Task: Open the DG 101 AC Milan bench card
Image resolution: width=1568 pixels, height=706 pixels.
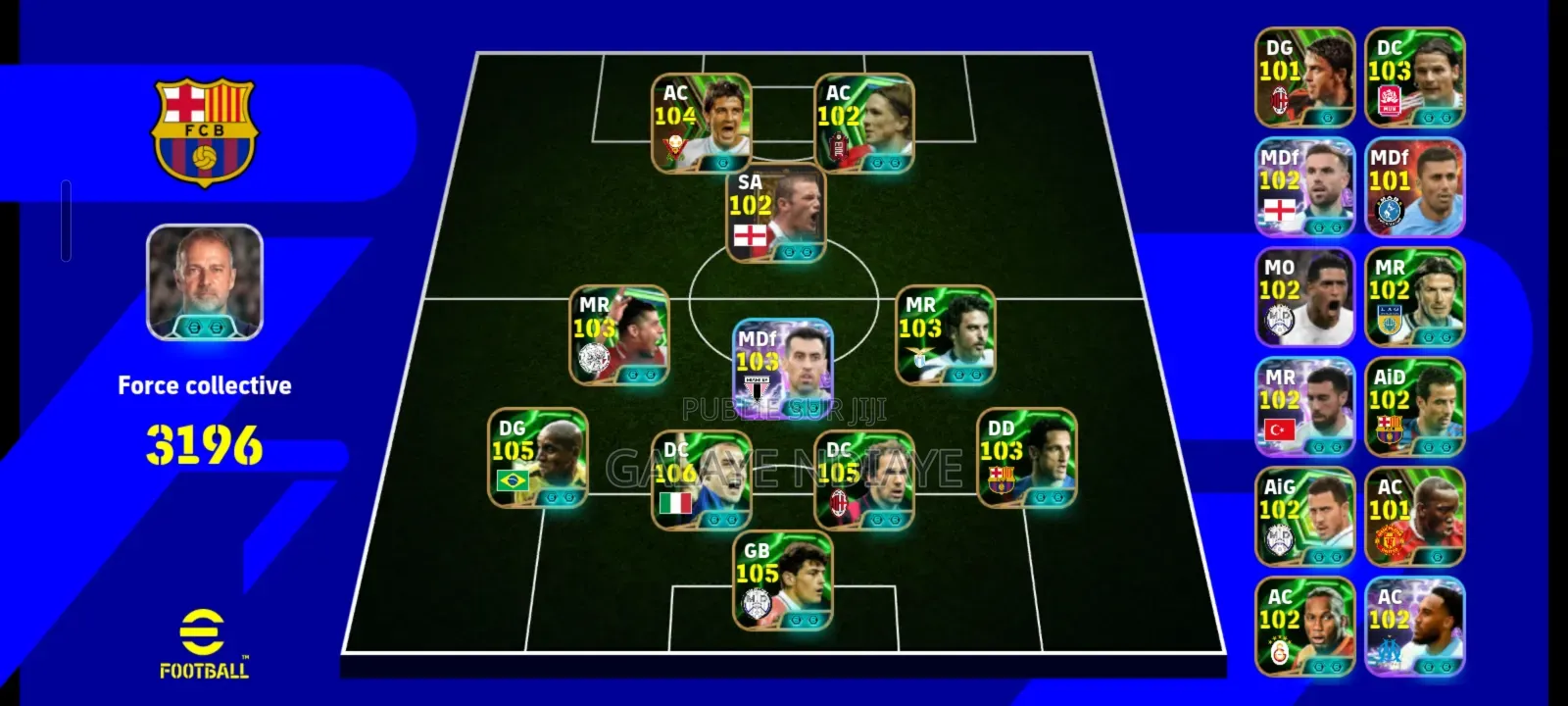Action: point(1303,78)
